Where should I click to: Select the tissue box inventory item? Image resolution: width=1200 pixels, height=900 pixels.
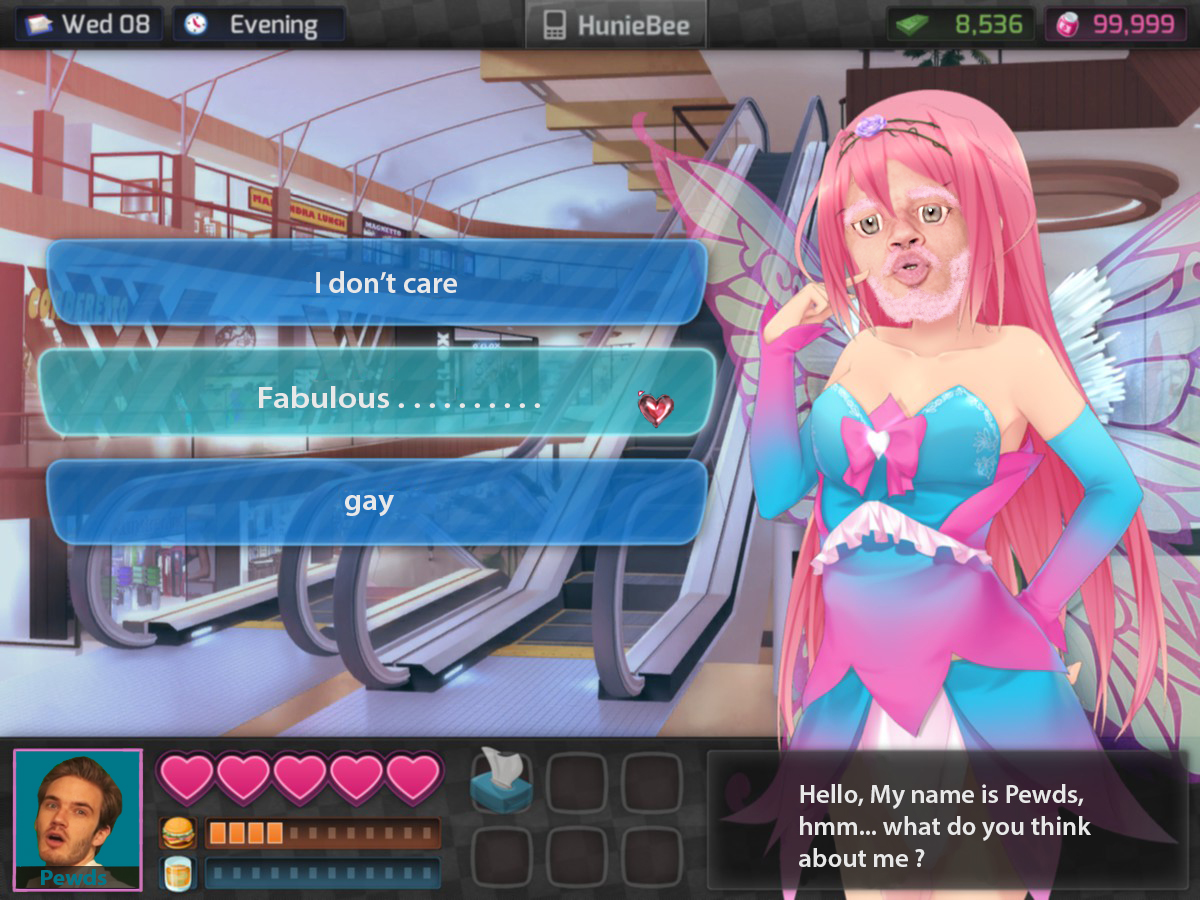click(501, 781)
